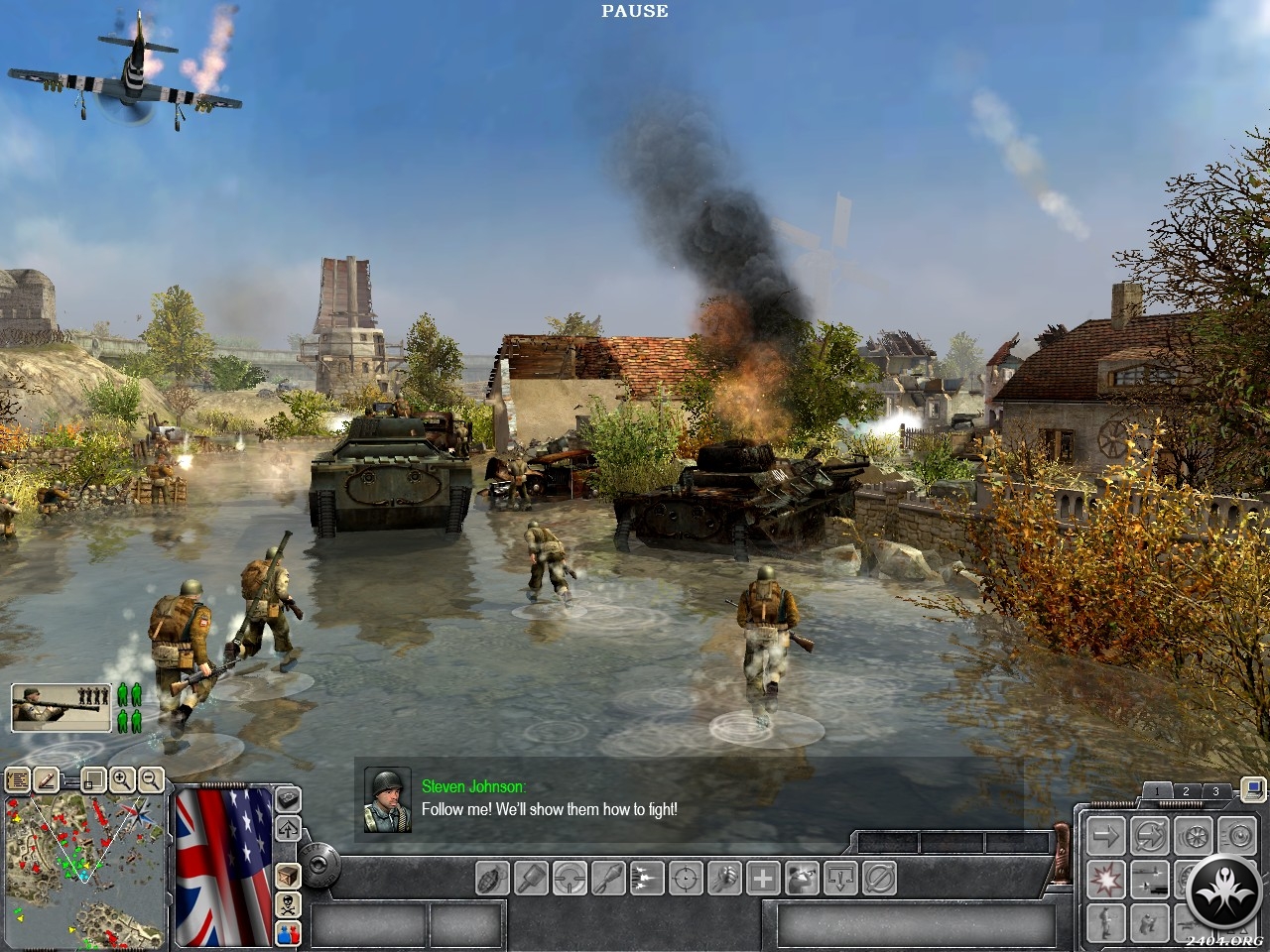Click the skull and crossbones button

pyautogui.click(x=288, y=903)
